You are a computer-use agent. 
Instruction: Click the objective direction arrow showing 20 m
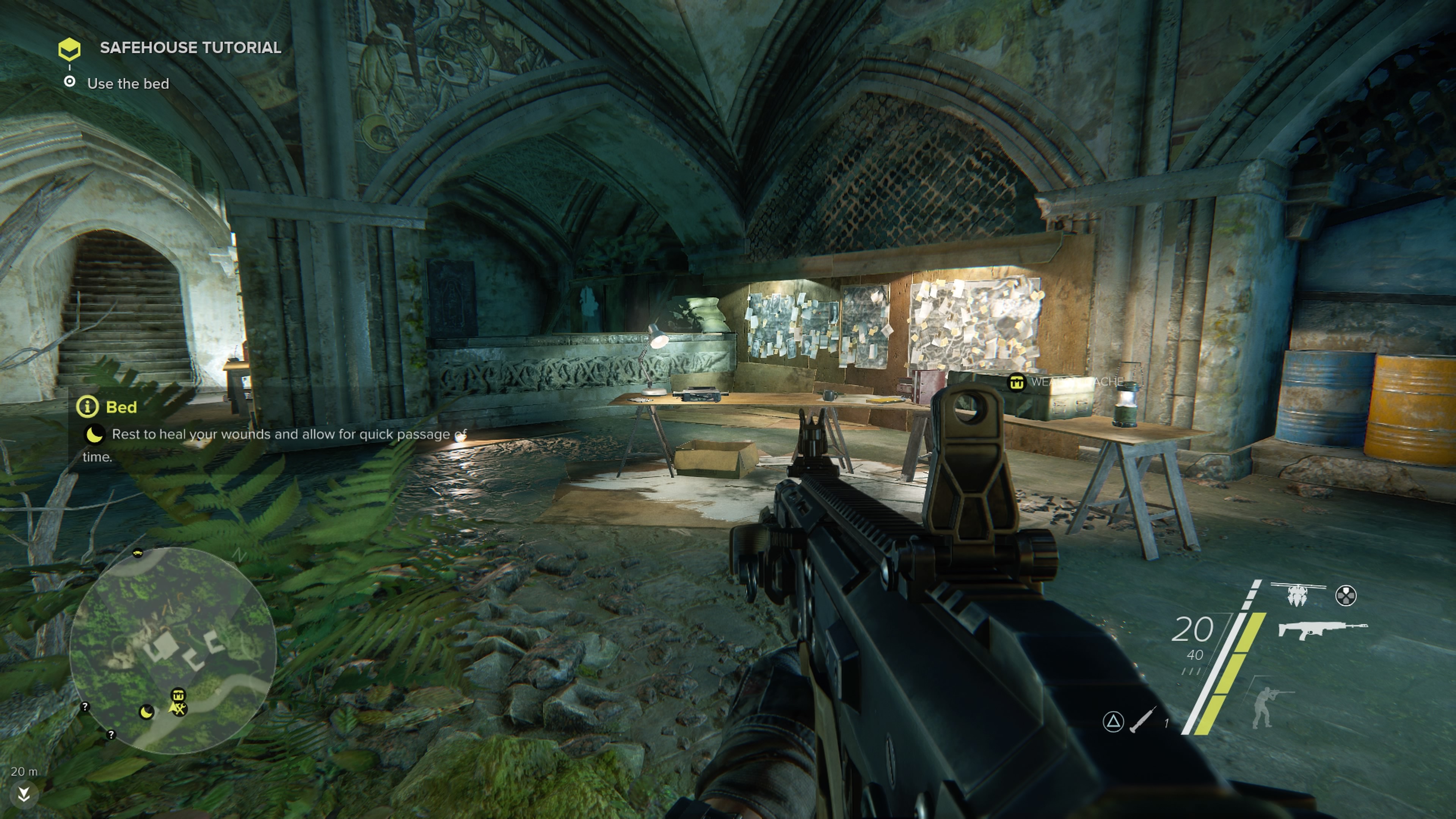(x=24, y=794)
